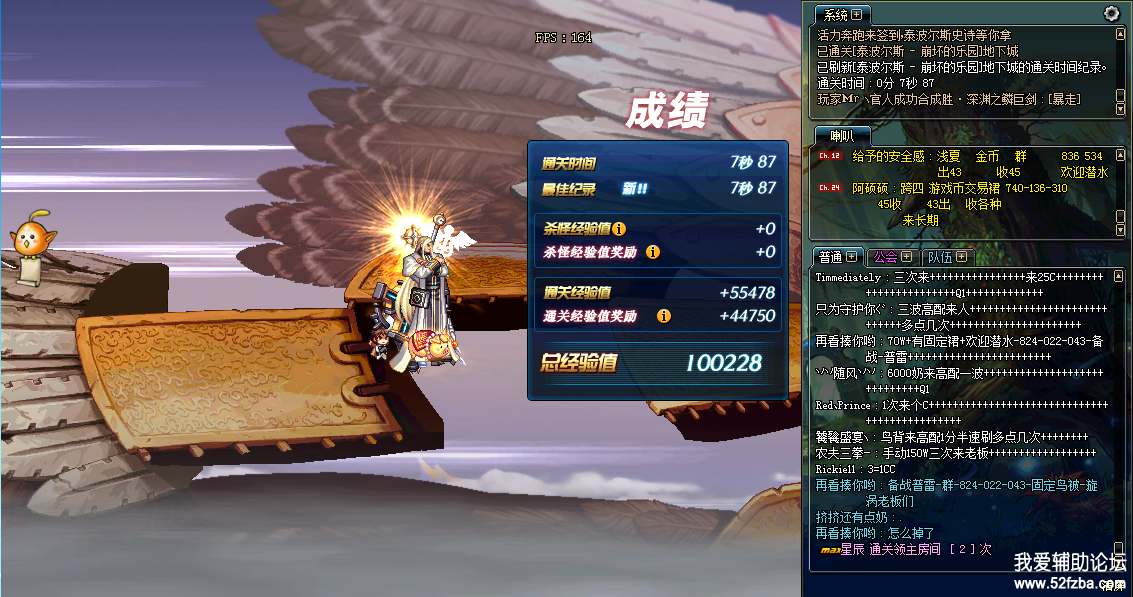Viewport: 1133px width, 597px height.
Task: Click the info icon beside 杀怪经验值
Action: coord(619,229)
